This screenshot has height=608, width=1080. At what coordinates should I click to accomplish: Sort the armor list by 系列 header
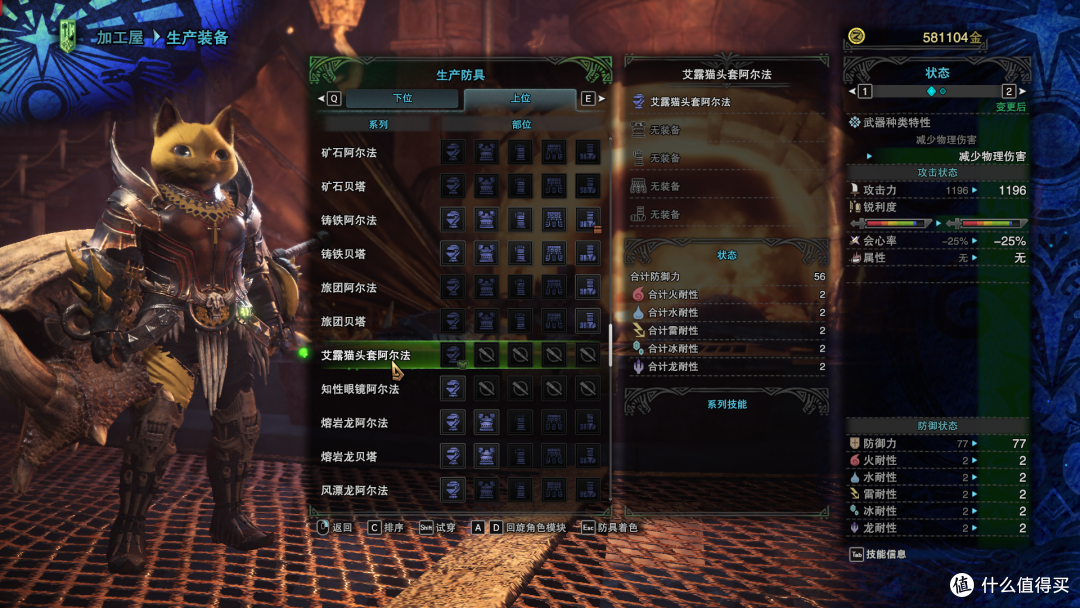coord(378,125)
